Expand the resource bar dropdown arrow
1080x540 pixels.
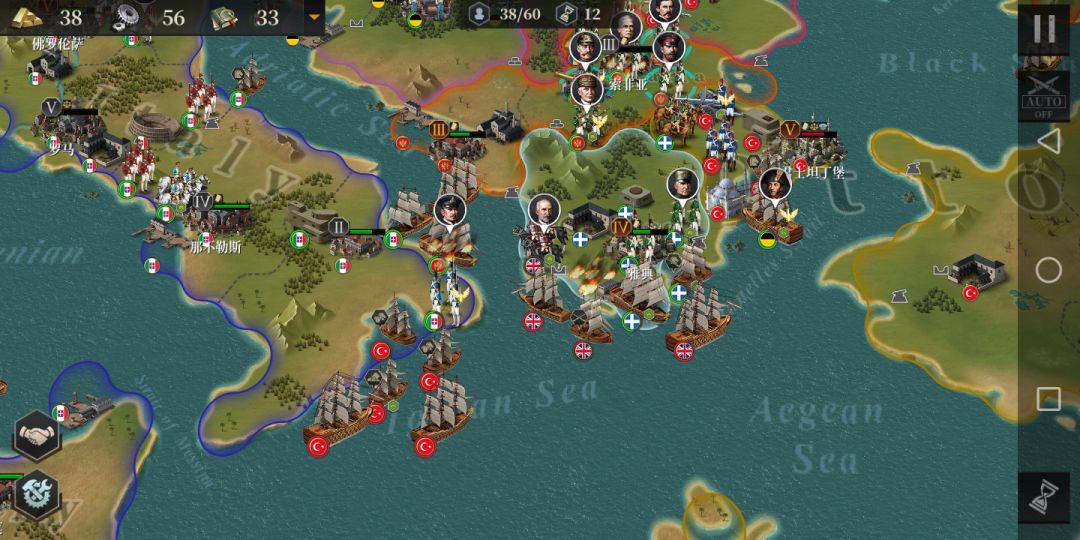click(315, 17)
